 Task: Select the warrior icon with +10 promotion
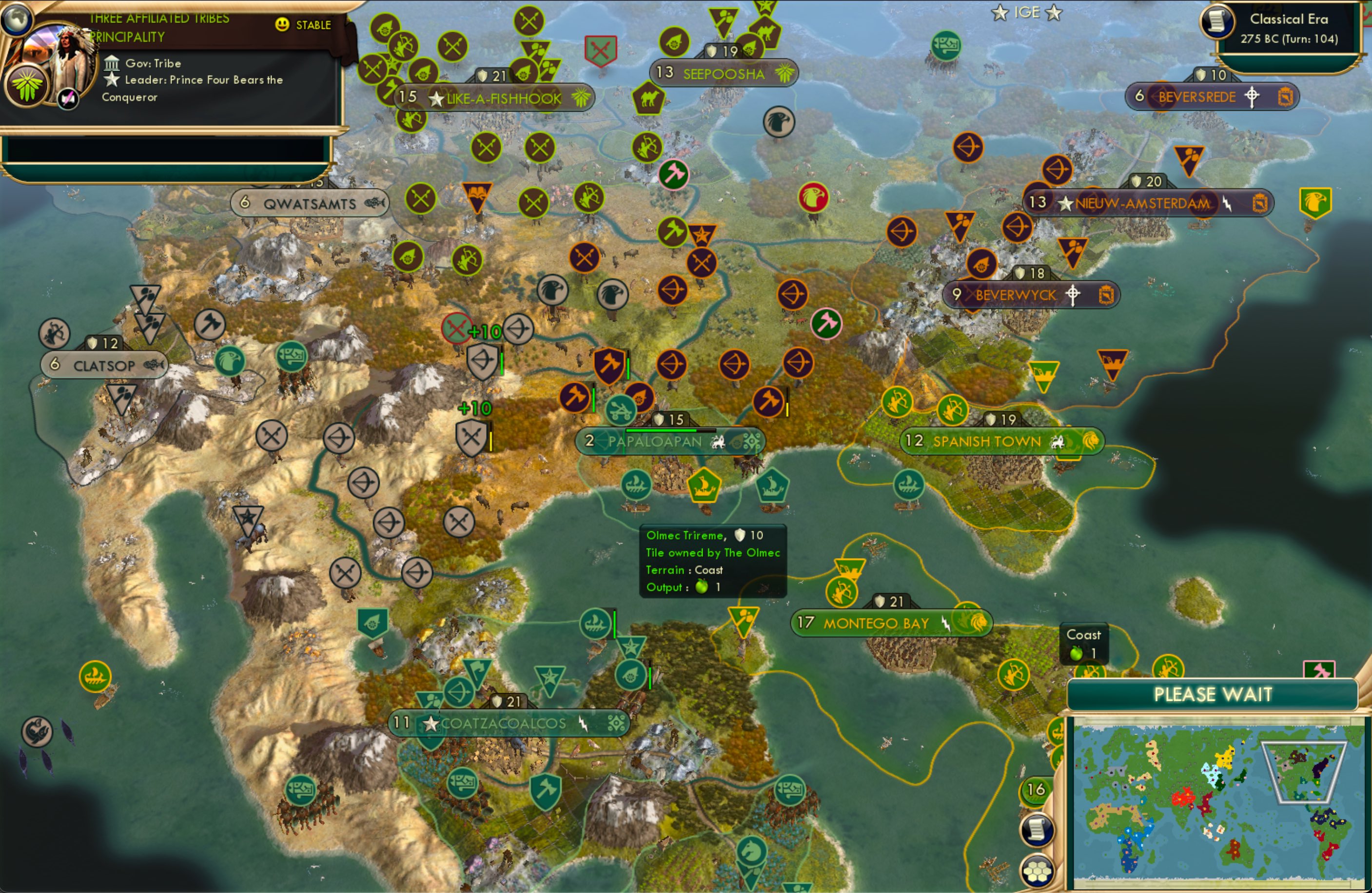(472, 436)
